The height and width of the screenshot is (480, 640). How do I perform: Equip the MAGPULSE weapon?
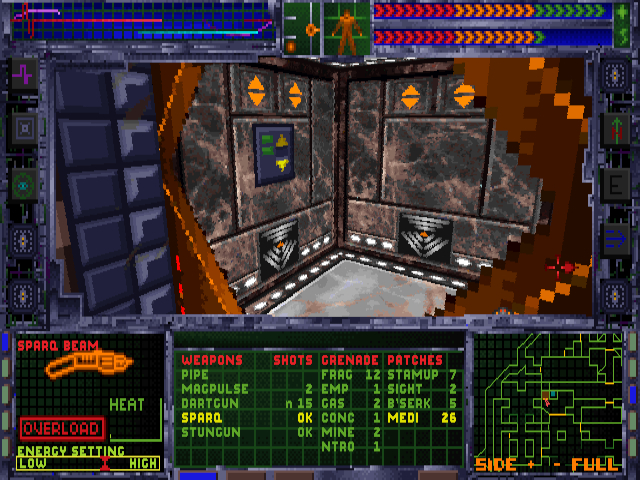point(208,388)
